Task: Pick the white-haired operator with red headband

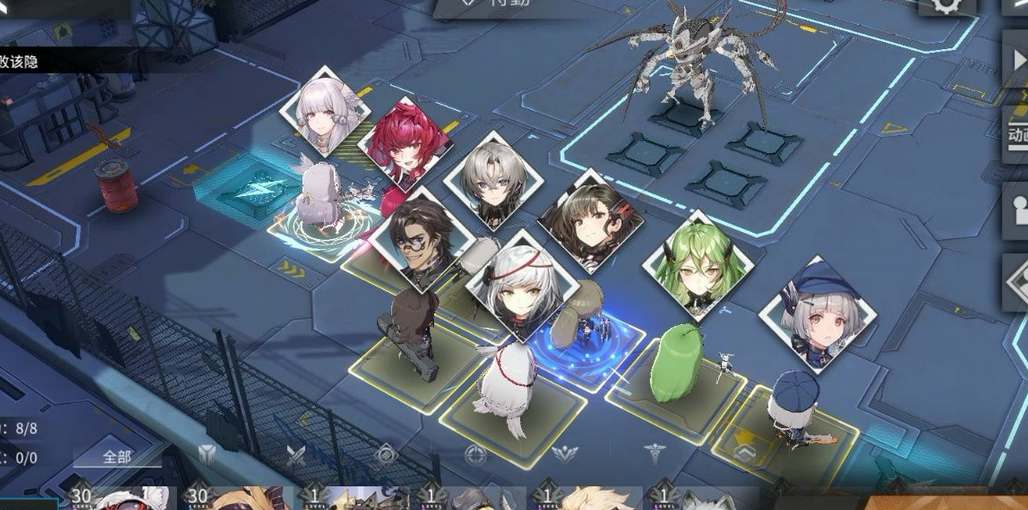Action: [x=521, y=283]
